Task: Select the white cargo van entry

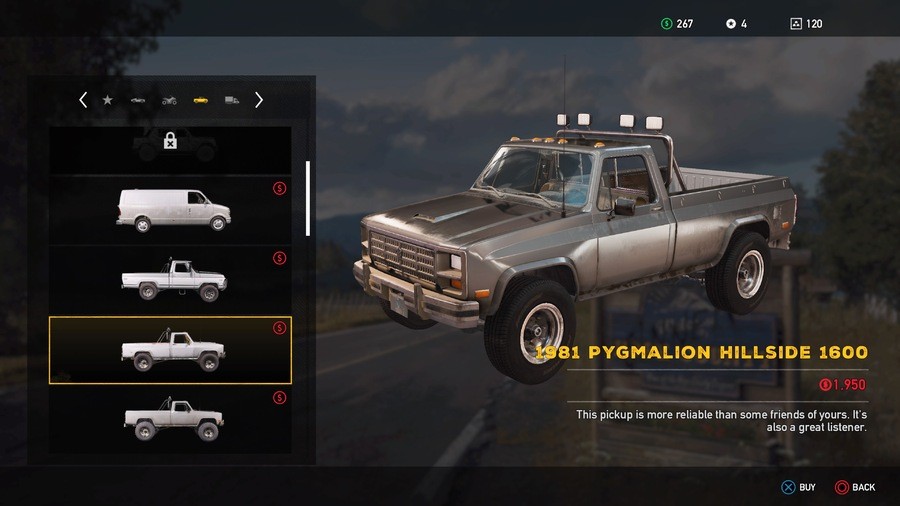Action: pyautogui.click(x=172, y=210)
